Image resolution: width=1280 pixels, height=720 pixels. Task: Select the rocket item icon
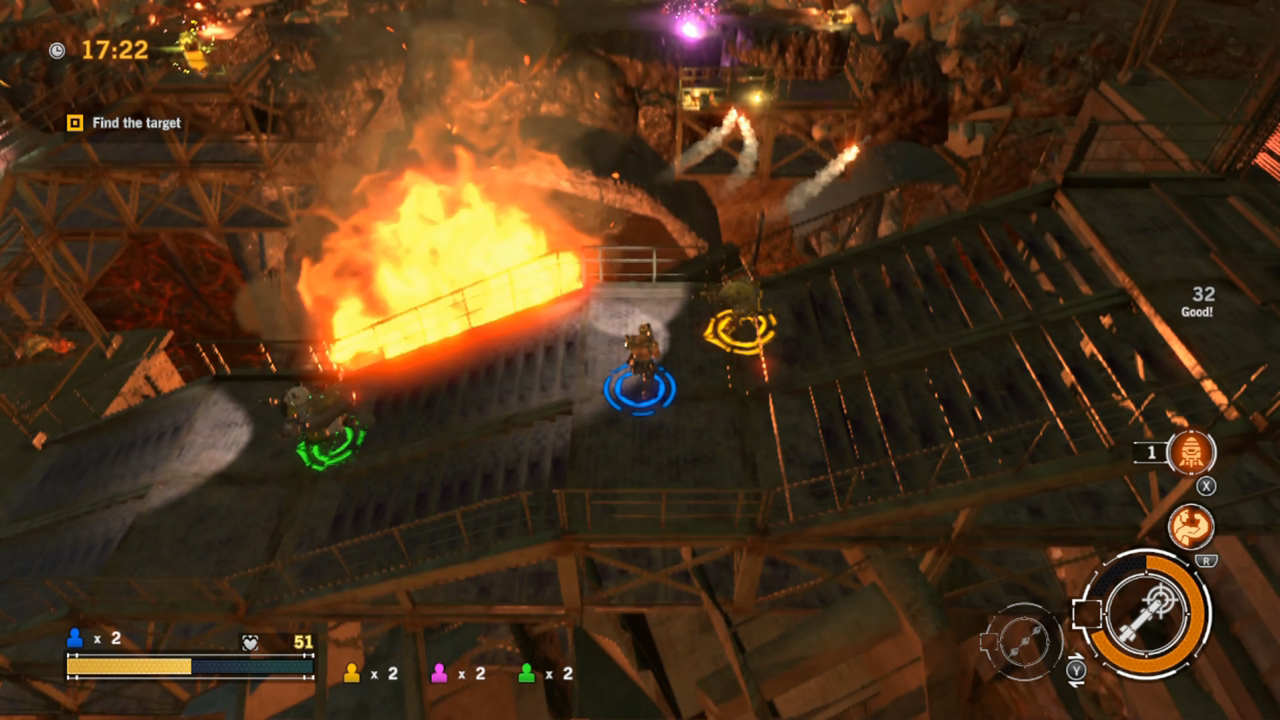click(x=1191, y=452)
